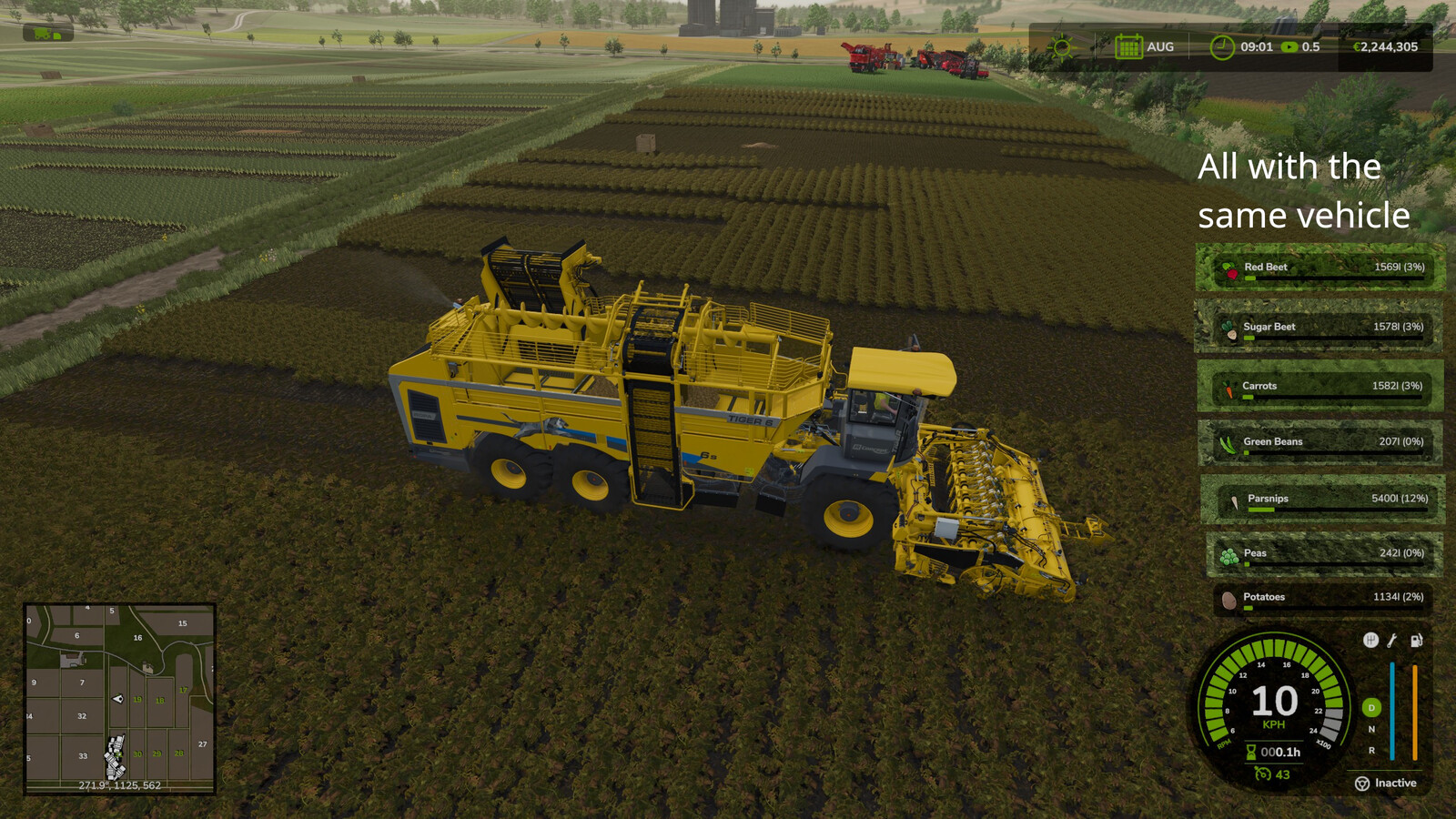The image size is (1456, 819).
Task: Switch transmission to R on the gear indicator
Action: pyautogui.click(x=1371, y=750)
